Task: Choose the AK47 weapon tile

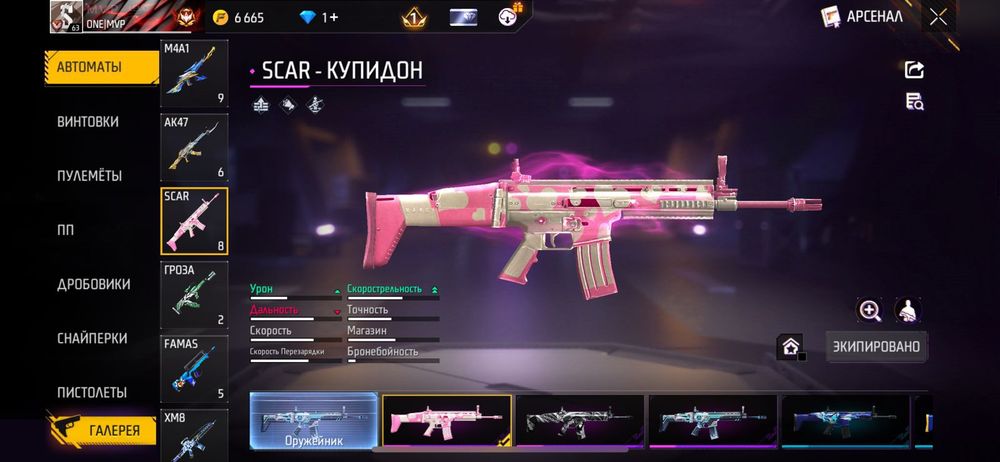Action: tap(194, 147)
